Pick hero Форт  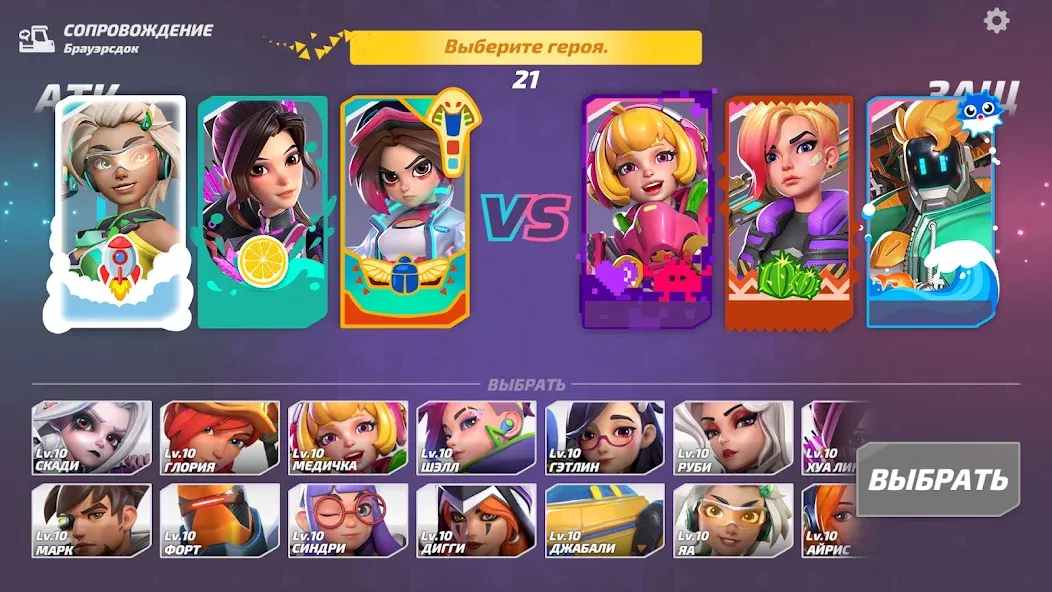220,521
